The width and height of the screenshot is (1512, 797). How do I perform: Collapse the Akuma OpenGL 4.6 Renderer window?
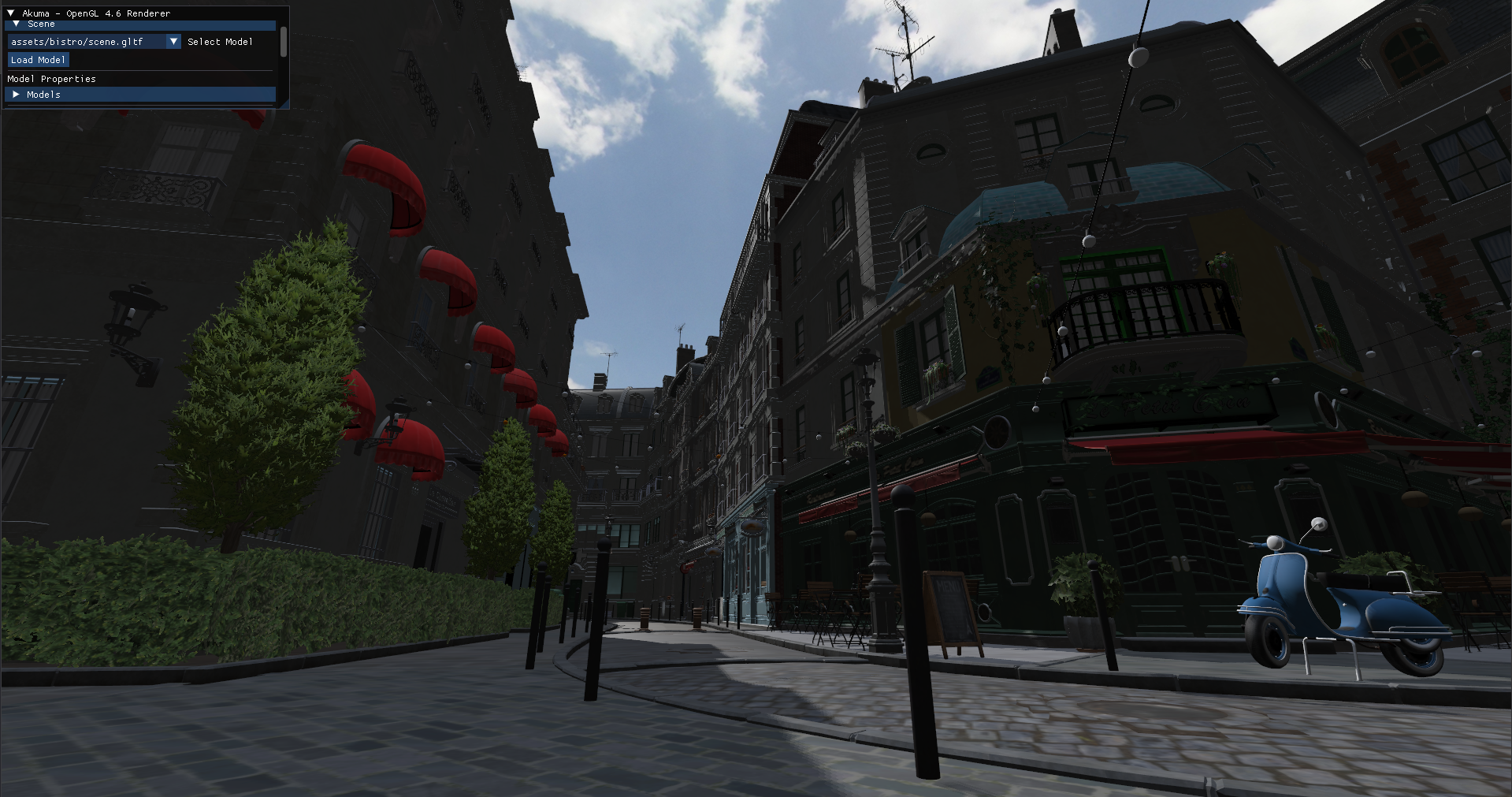[11, 13]
